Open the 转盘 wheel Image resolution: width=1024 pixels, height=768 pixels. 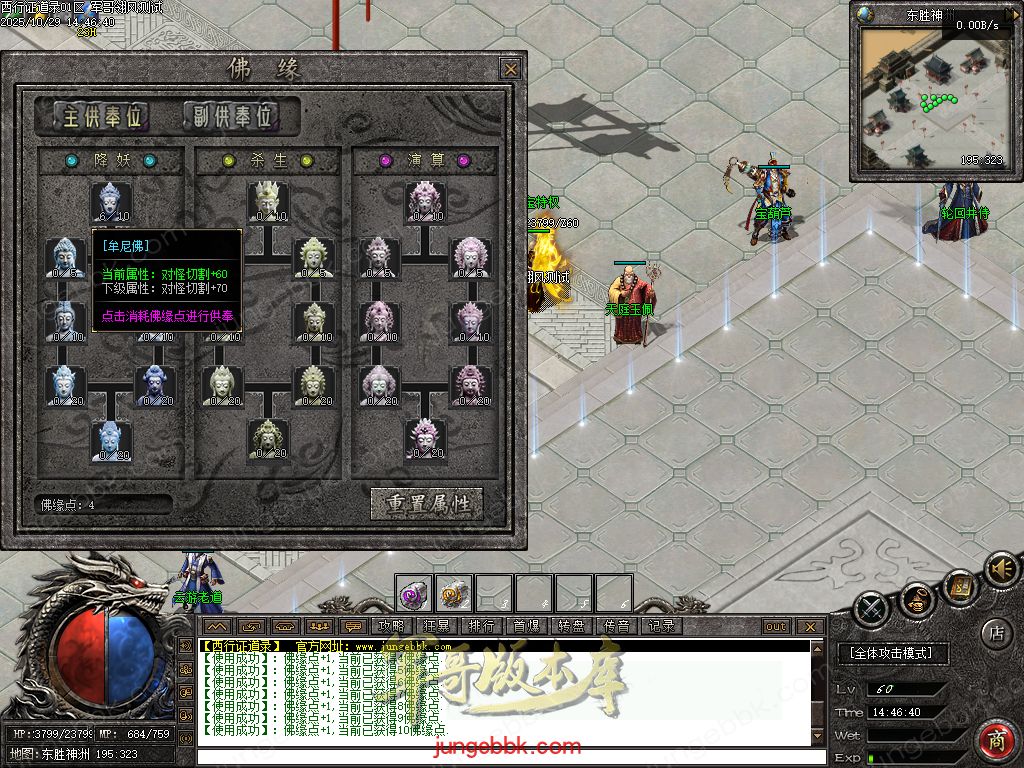coord(572,626)
